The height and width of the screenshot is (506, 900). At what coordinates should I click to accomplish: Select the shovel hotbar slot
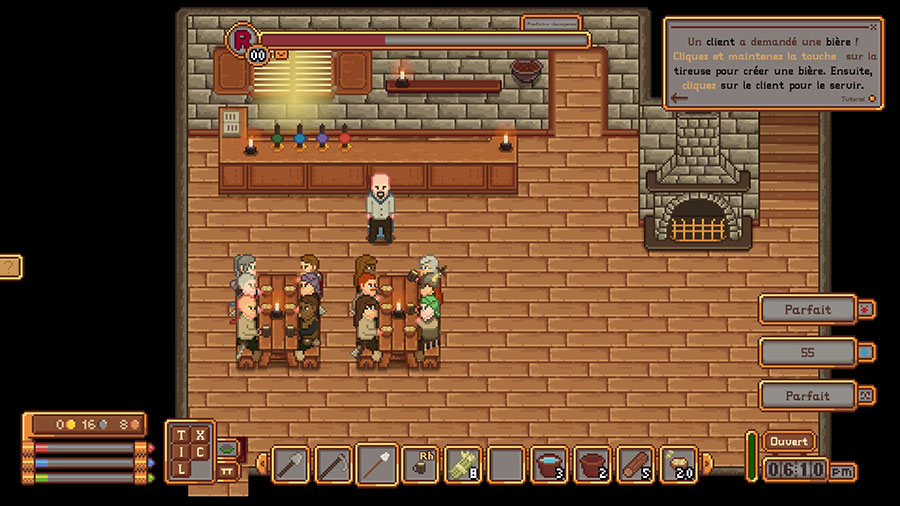click(290, 465)
